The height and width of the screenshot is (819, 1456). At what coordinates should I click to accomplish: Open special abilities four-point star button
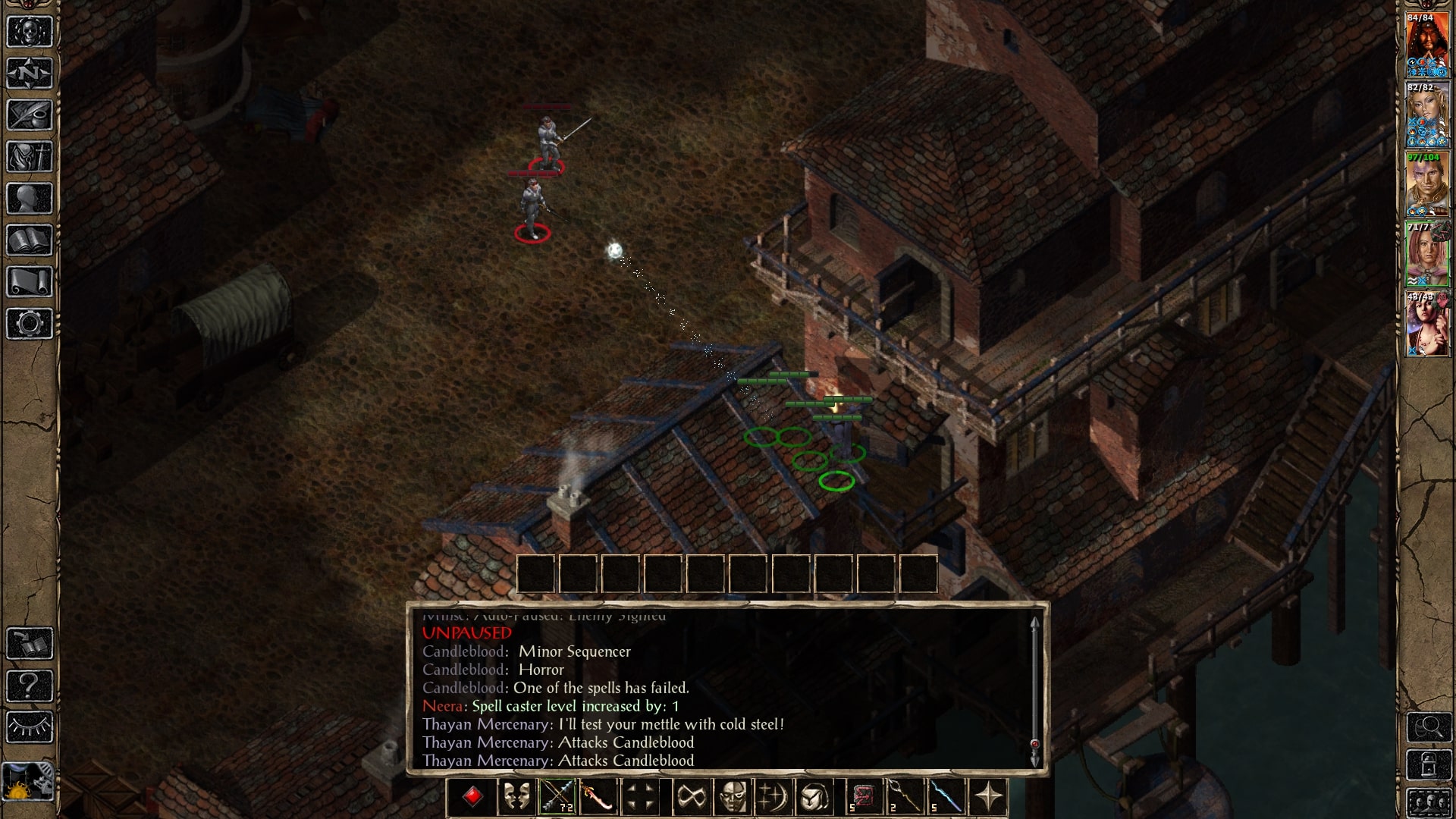(989, 797)
